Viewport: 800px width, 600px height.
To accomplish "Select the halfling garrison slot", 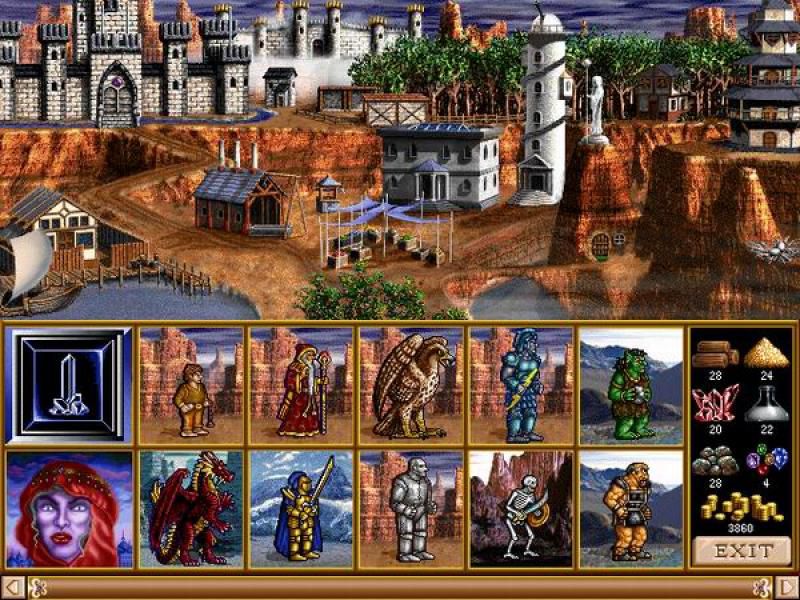I will (x=191, y=386).
